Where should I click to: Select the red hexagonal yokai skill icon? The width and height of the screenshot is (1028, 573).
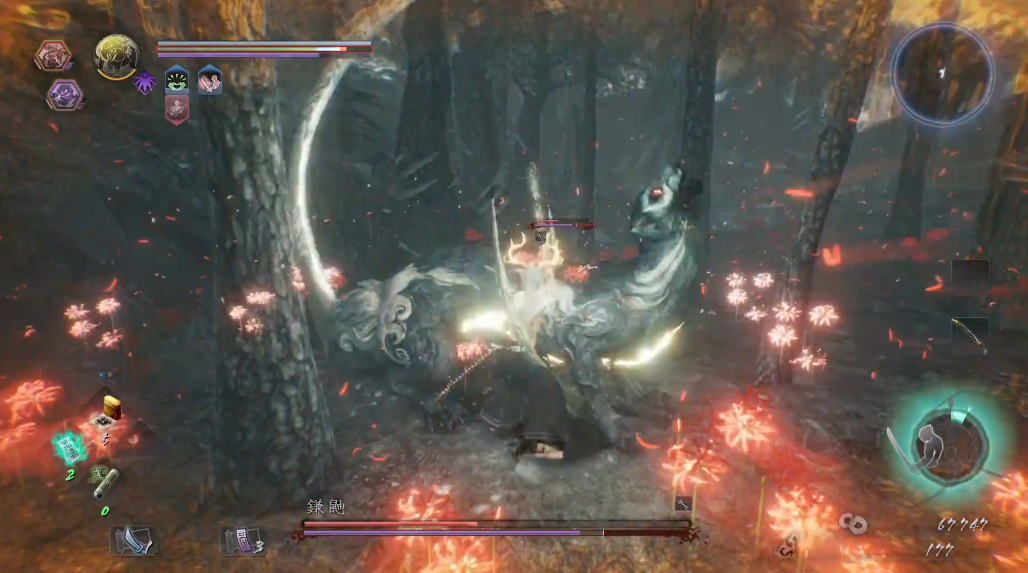point(52,55)
